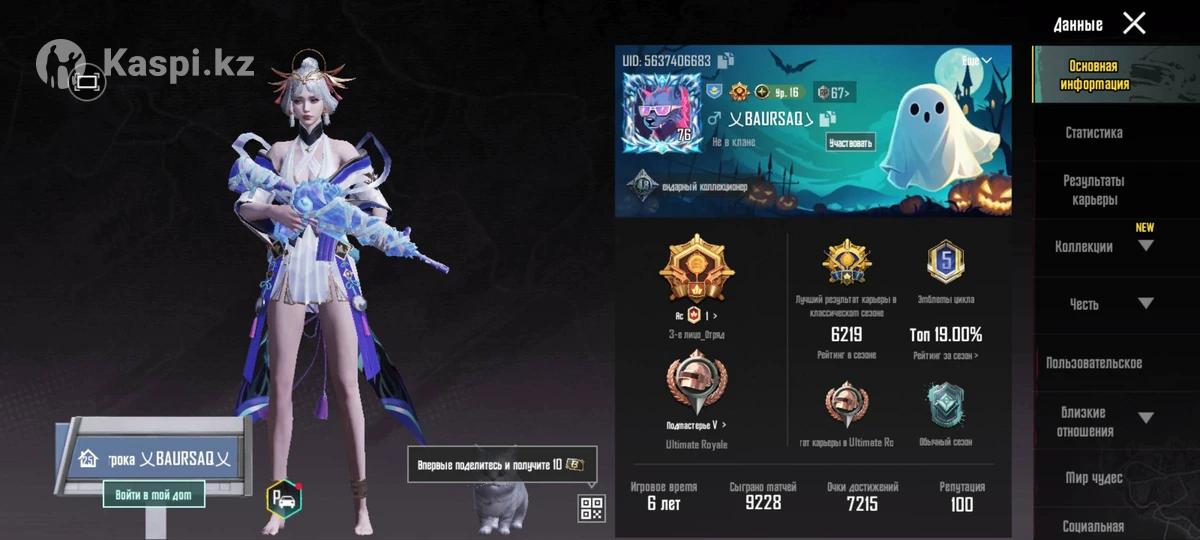Close the profile data screen
This screenshot has width=1200, height=540.
(1134, 23)
